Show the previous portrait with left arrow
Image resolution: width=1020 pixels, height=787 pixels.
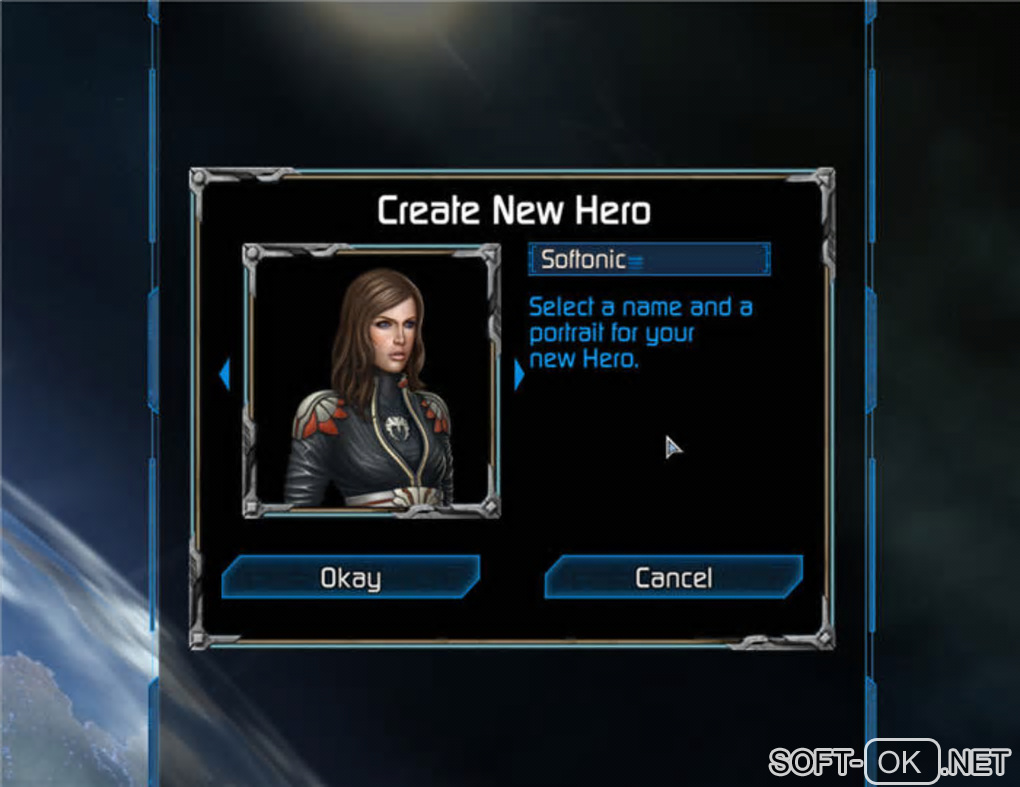click(224, 375)
